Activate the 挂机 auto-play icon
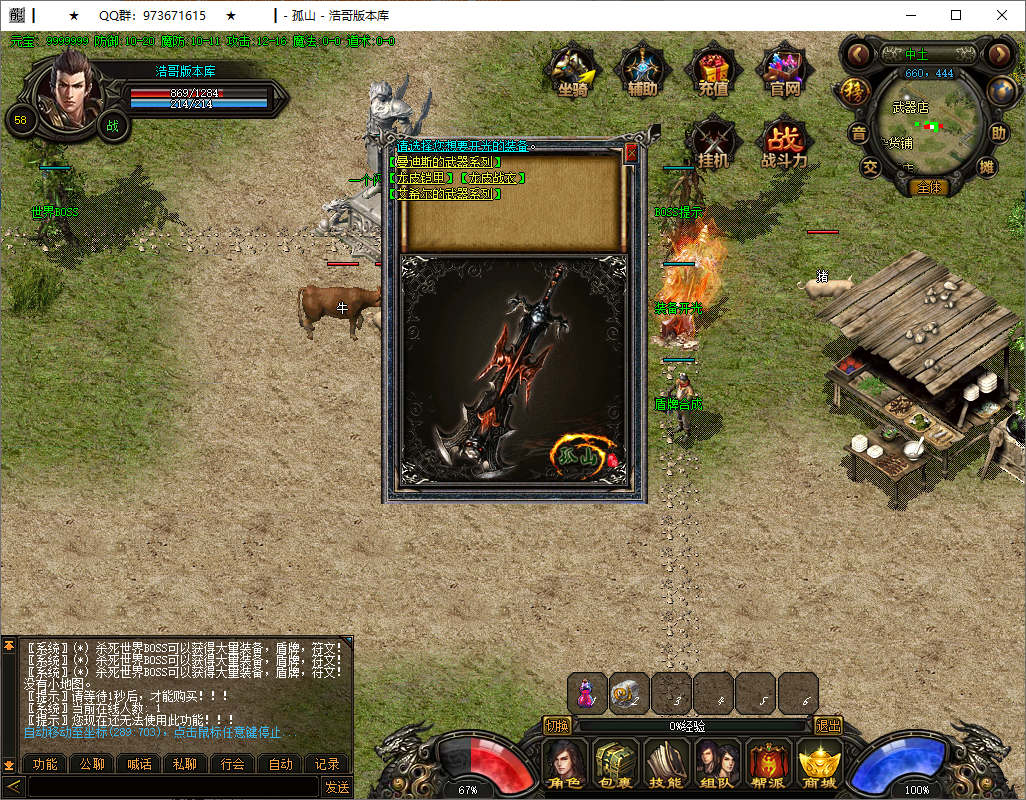 pos(712,142)
